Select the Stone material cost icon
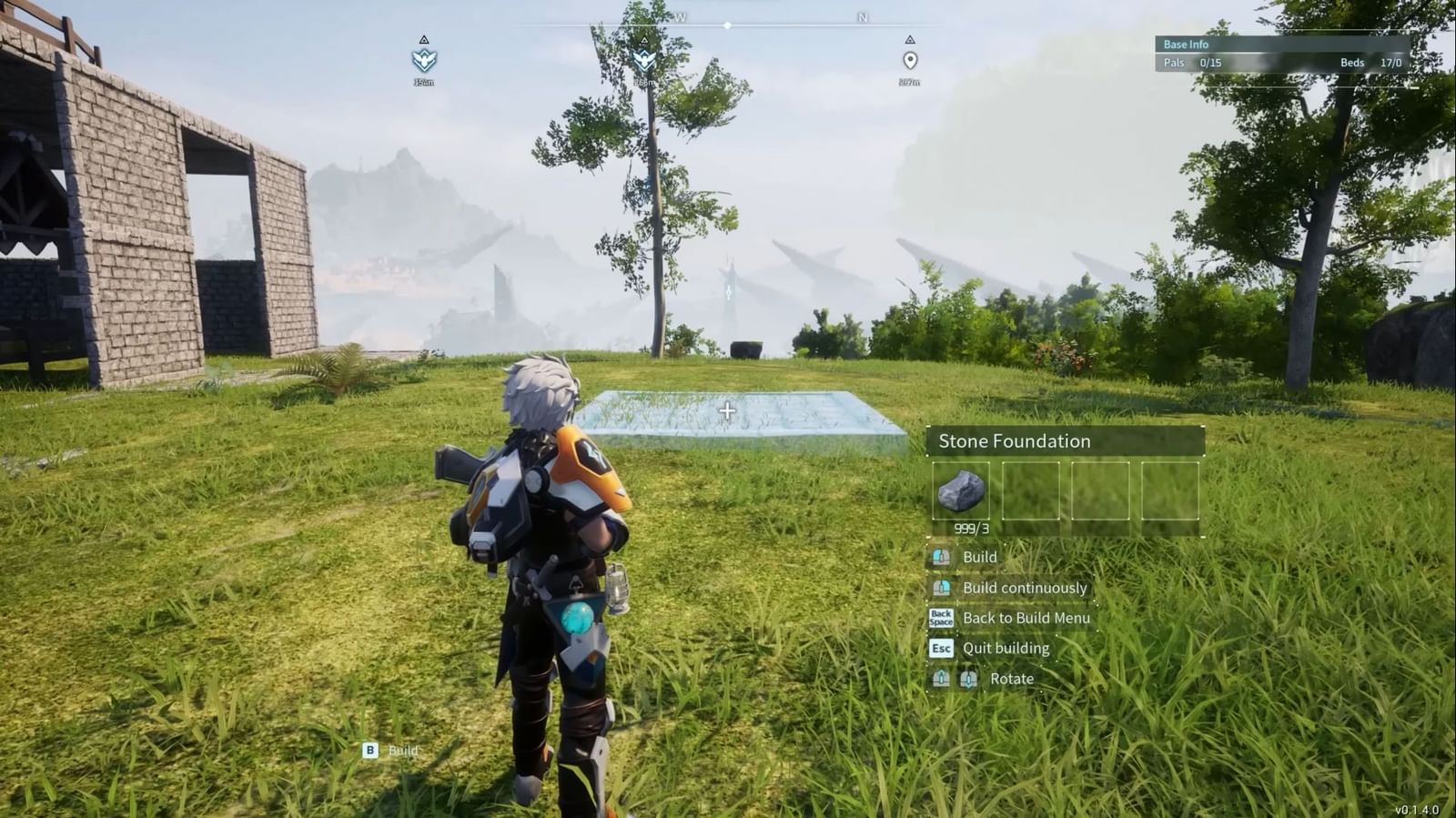 [963, 490]
